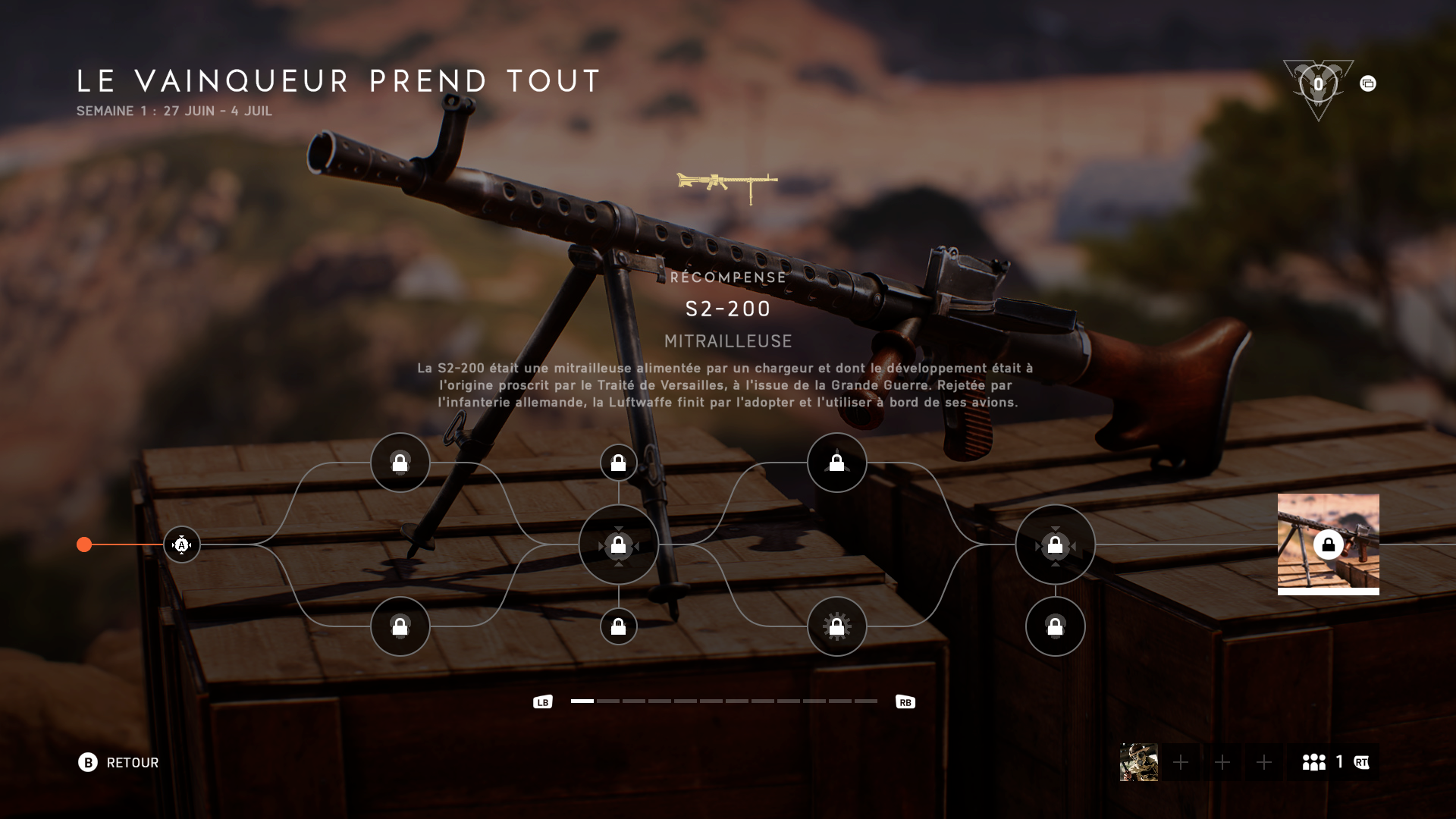1456x819 pixels.
Task: Open the locked S2-200 reward thumbnail
Action: tap(1328, 544)
